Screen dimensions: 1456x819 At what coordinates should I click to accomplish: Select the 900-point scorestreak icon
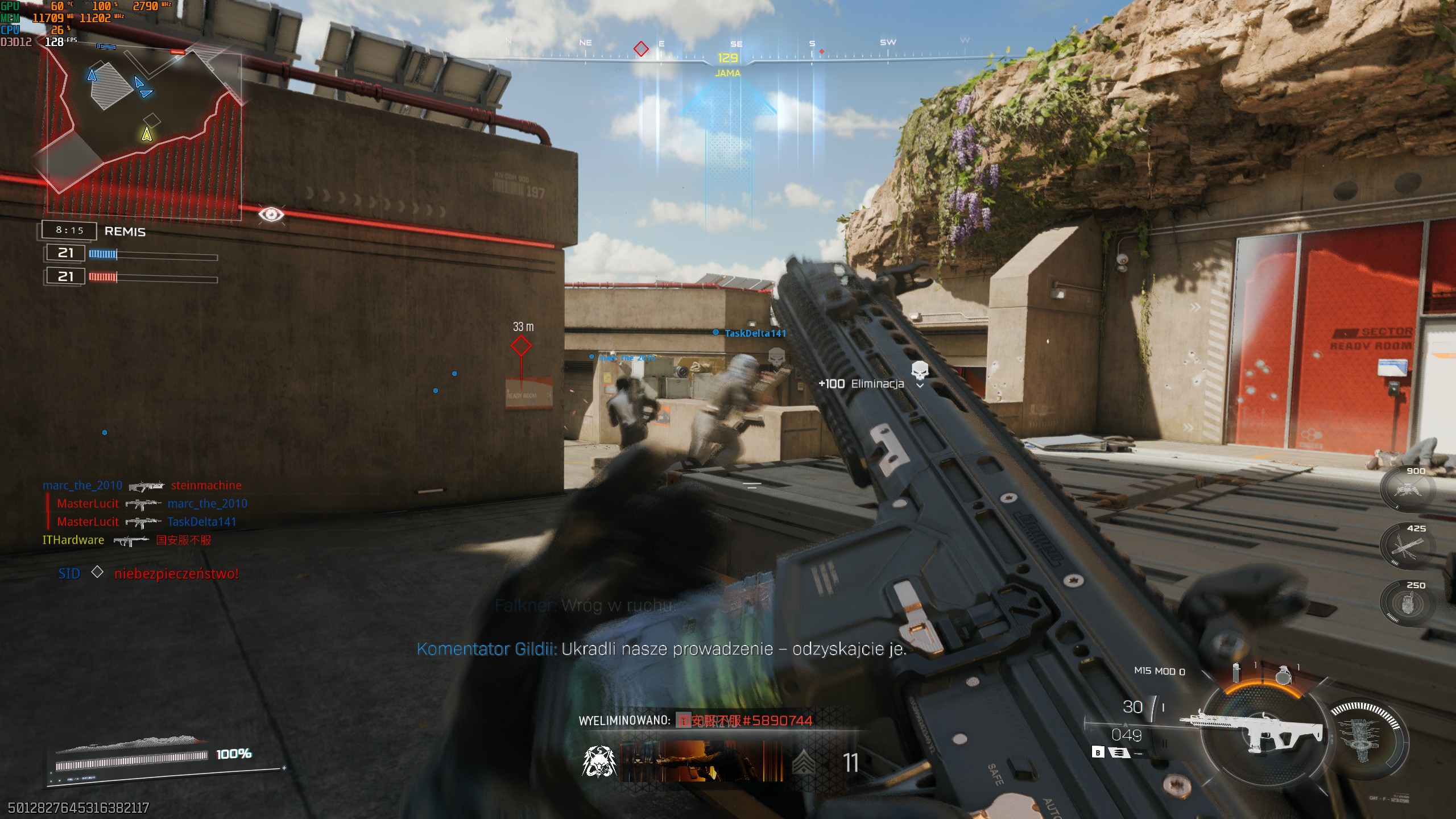tap(1408, 488)
